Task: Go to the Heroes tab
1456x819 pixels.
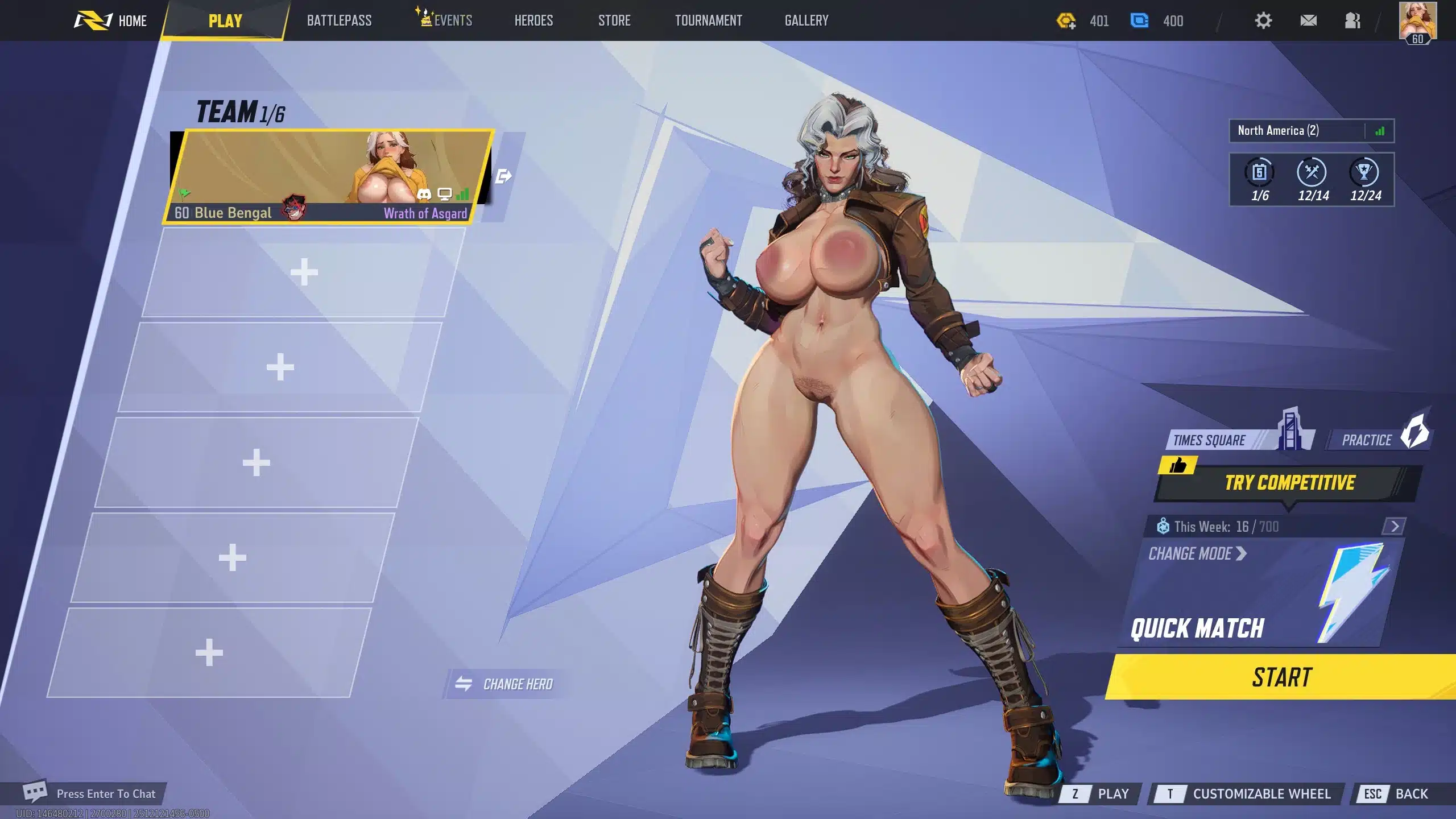Action: (x=533, y=21)
